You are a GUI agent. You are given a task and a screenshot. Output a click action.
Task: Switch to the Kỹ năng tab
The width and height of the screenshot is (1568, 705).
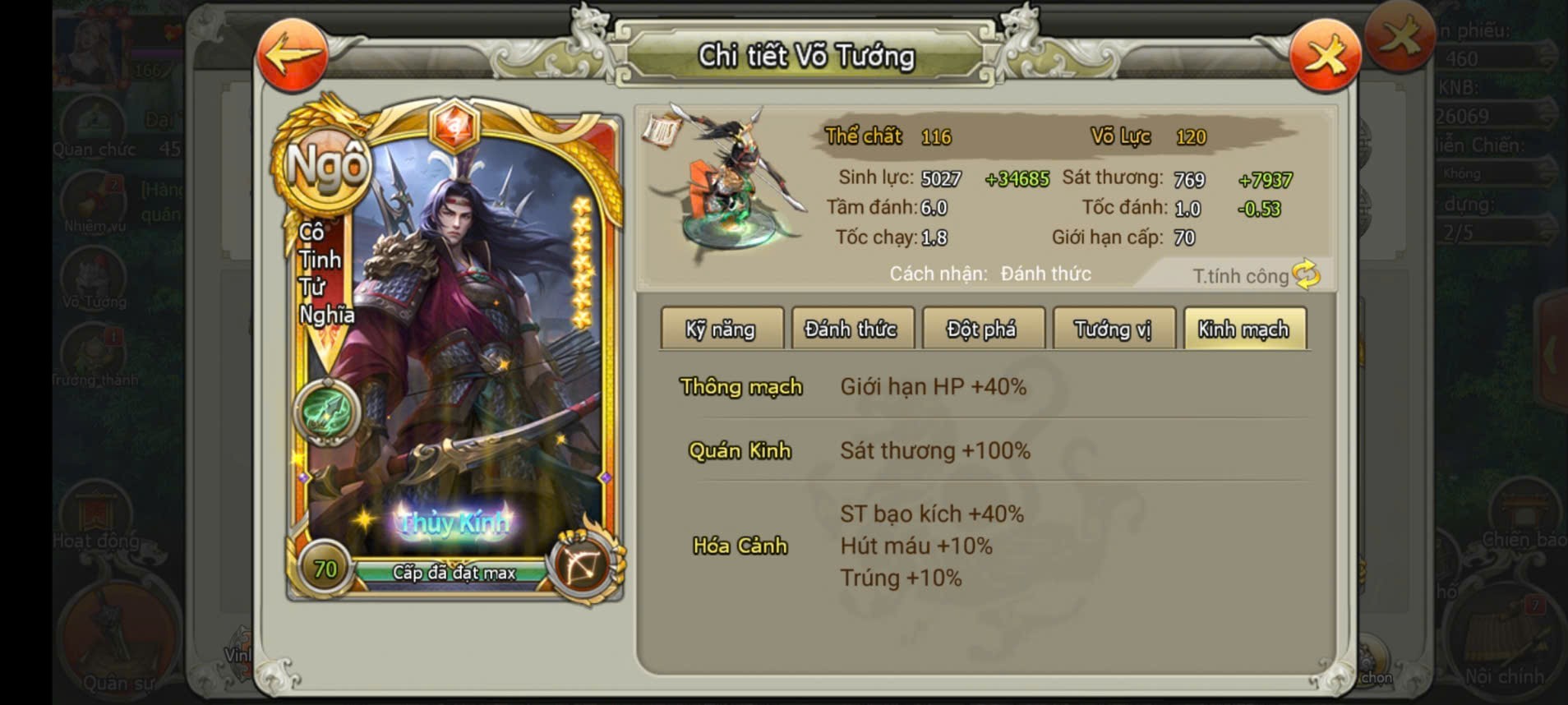721,329
